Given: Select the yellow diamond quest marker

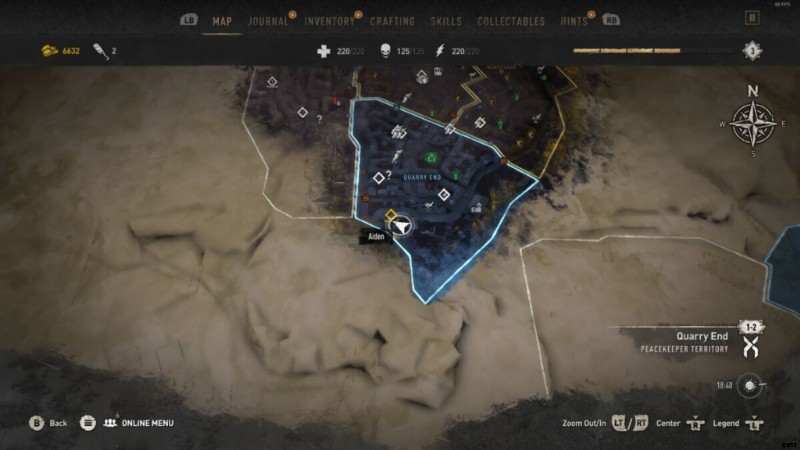Looking at the screenshot, I should point(390,214).
